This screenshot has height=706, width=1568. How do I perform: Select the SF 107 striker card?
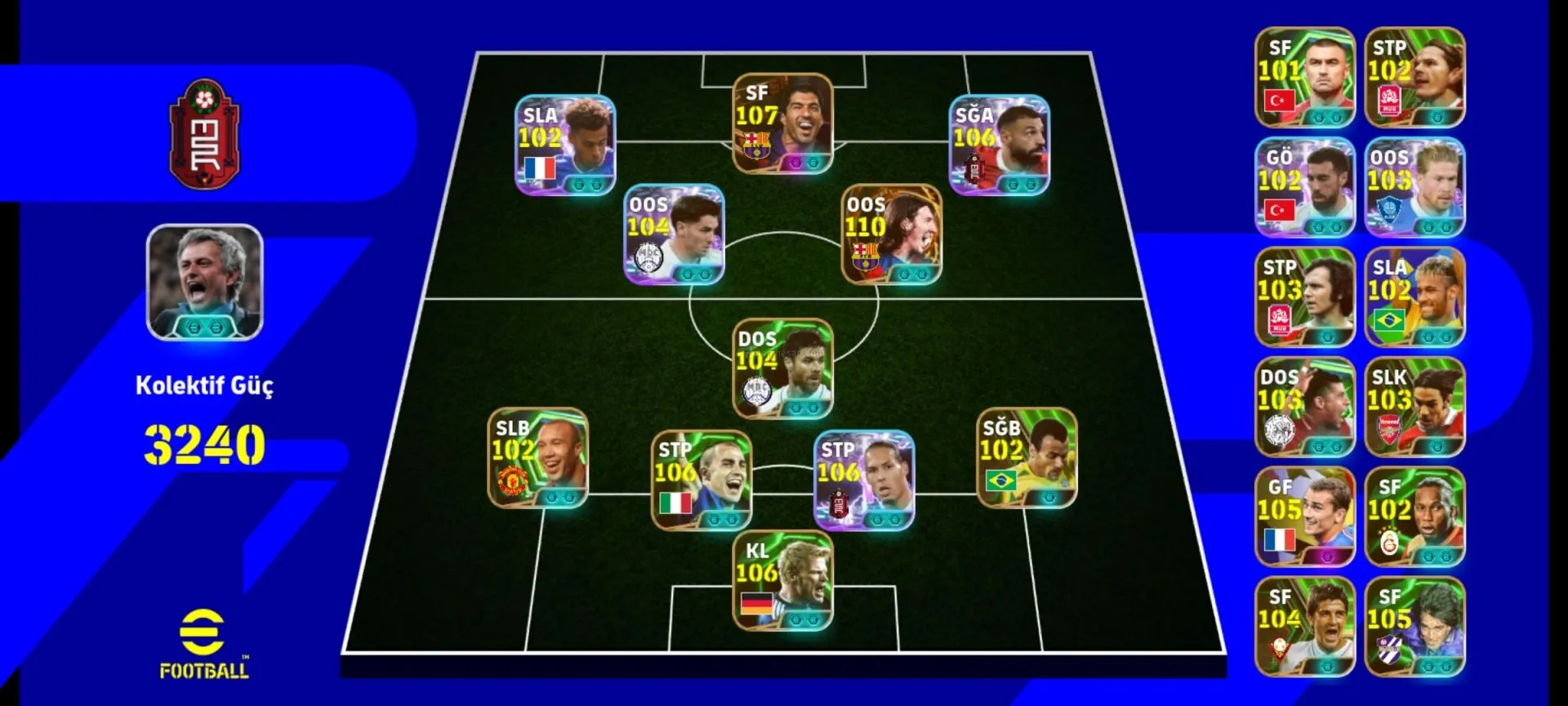[782, 124]
